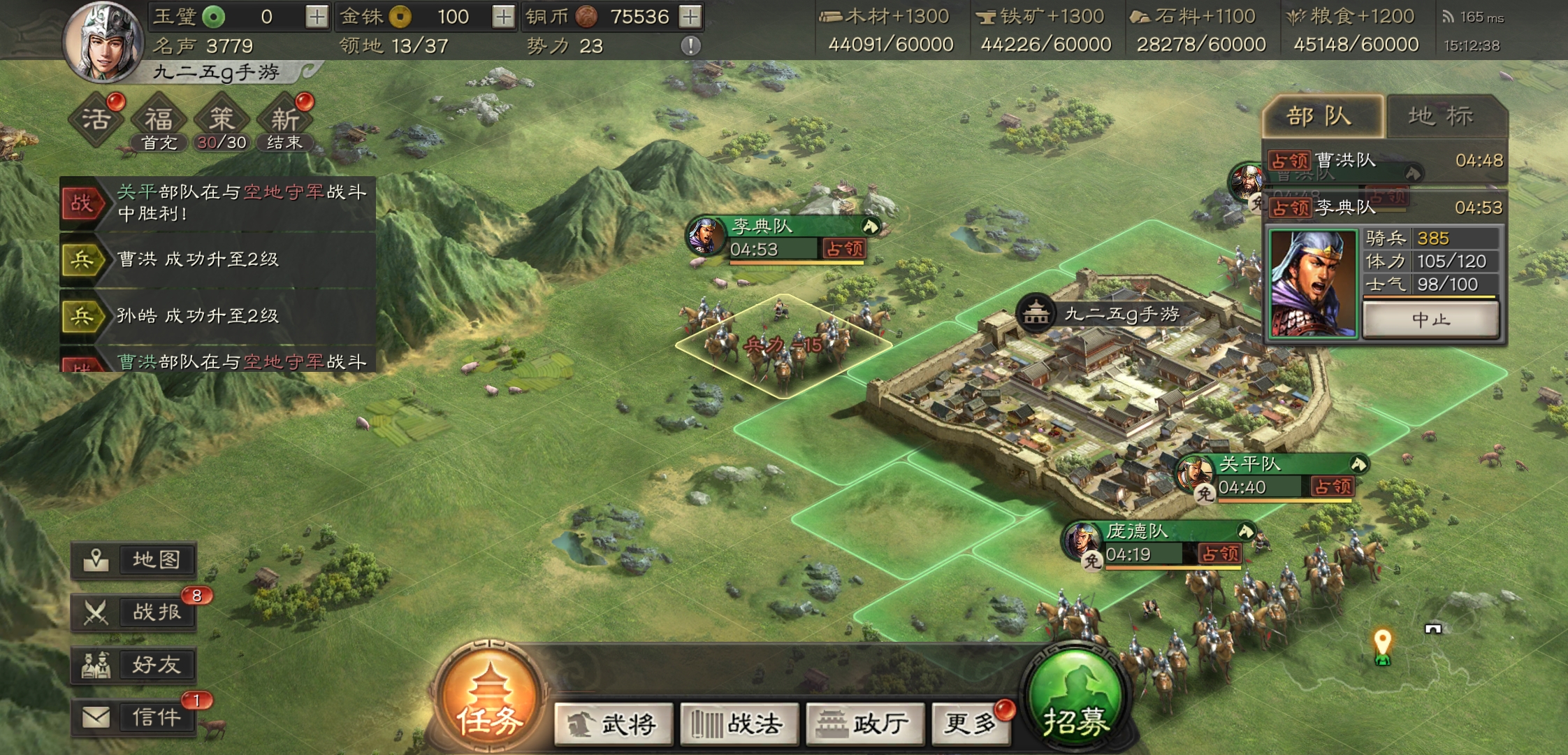1568x755 pixels.
Task: Open the 地图 map icon
Action: click(x=134, y=559)
